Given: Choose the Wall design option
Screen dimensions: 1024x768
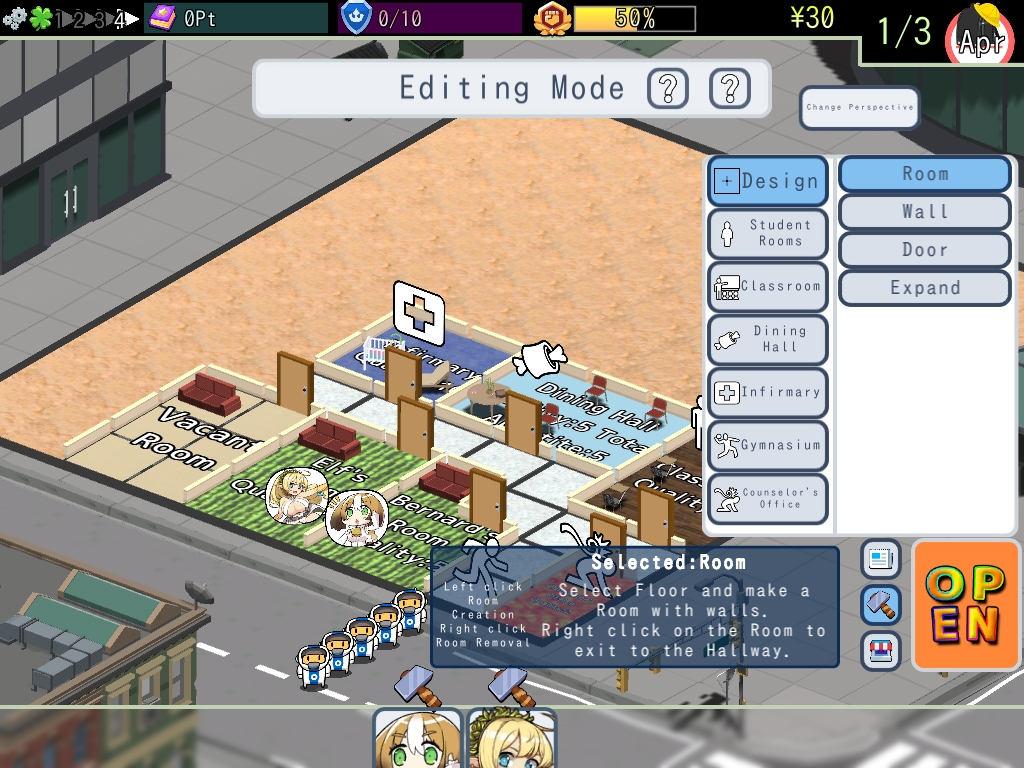Looking at the screenshot, I should tap(924, 212).
